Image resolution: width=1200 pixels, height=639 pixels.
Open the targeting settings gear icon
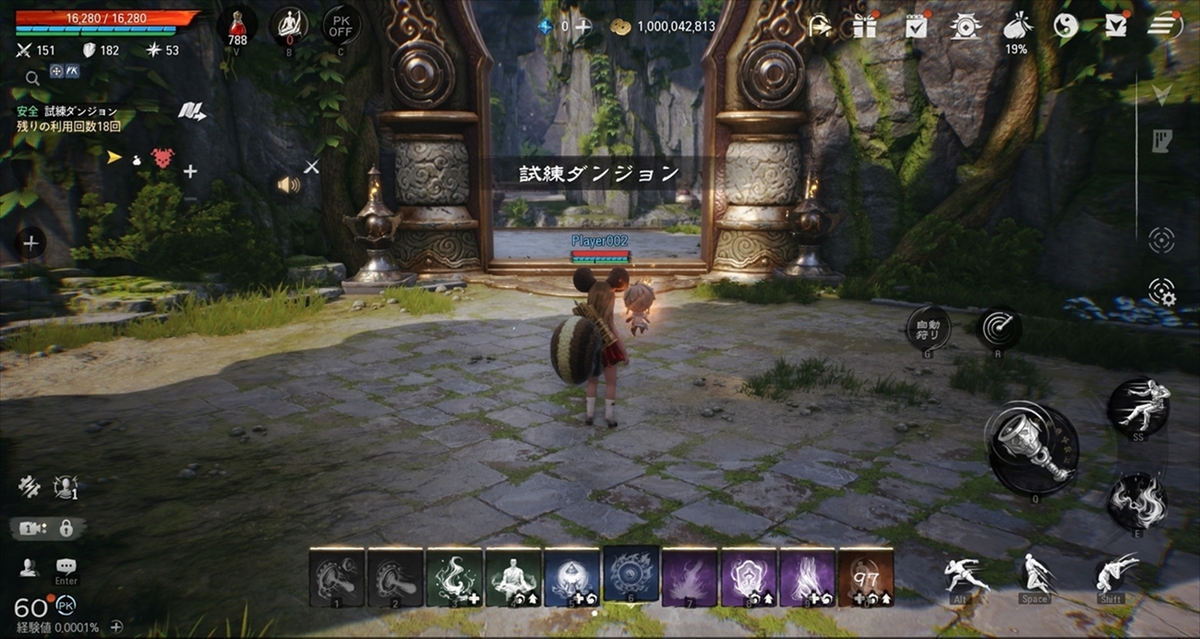click(x=1161, y=291)
